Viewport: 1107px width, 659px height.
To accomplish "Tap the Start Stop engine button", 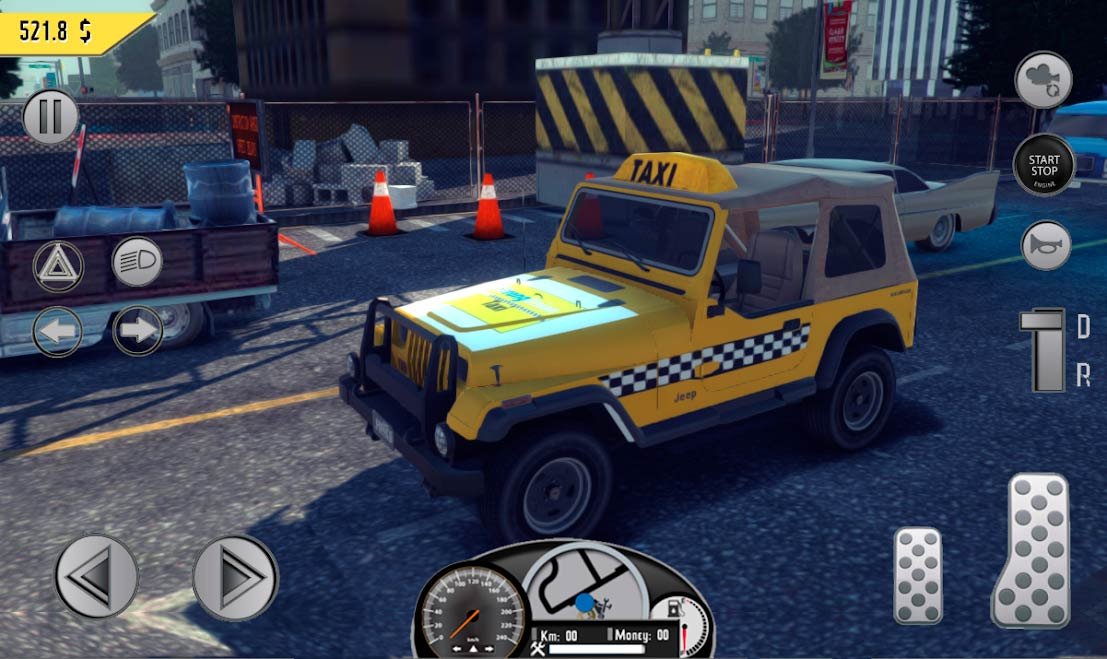I will 1044,164.
